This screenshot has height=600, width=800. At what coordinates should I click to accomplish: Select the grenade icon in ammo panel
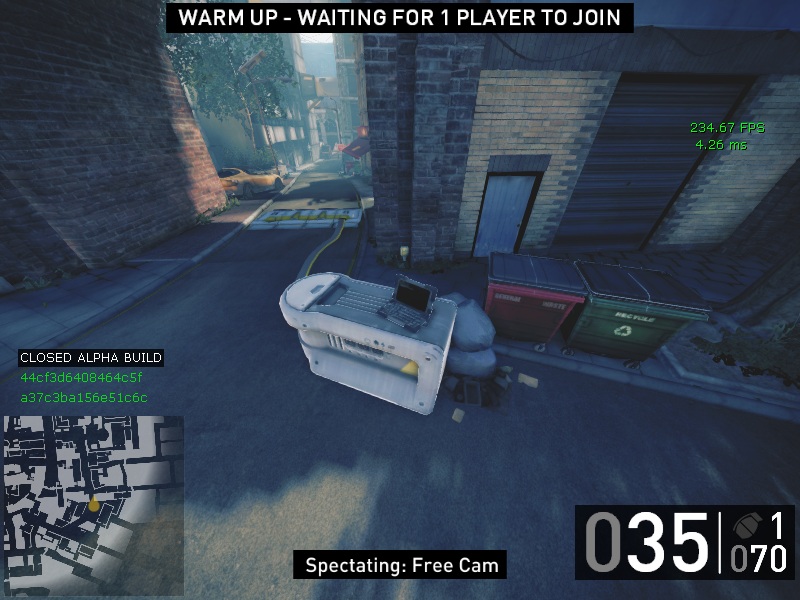pos(747,525)
